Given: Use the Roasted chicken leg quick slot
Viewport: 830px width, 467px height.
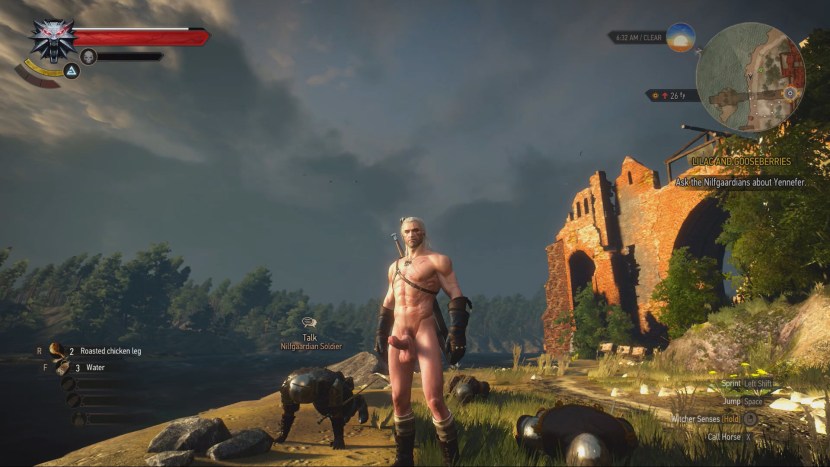Looking at the screenshot, I should 58,351.
